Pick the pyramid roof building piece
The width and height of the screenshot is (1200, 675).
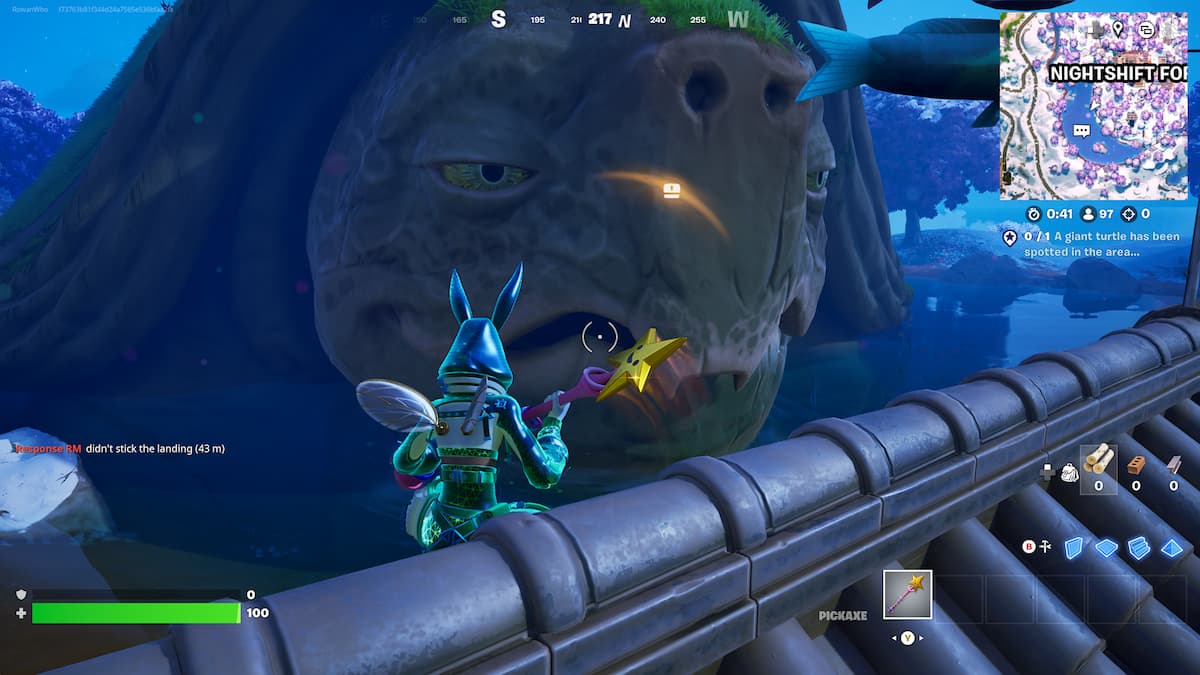(x=1172, y=547)
